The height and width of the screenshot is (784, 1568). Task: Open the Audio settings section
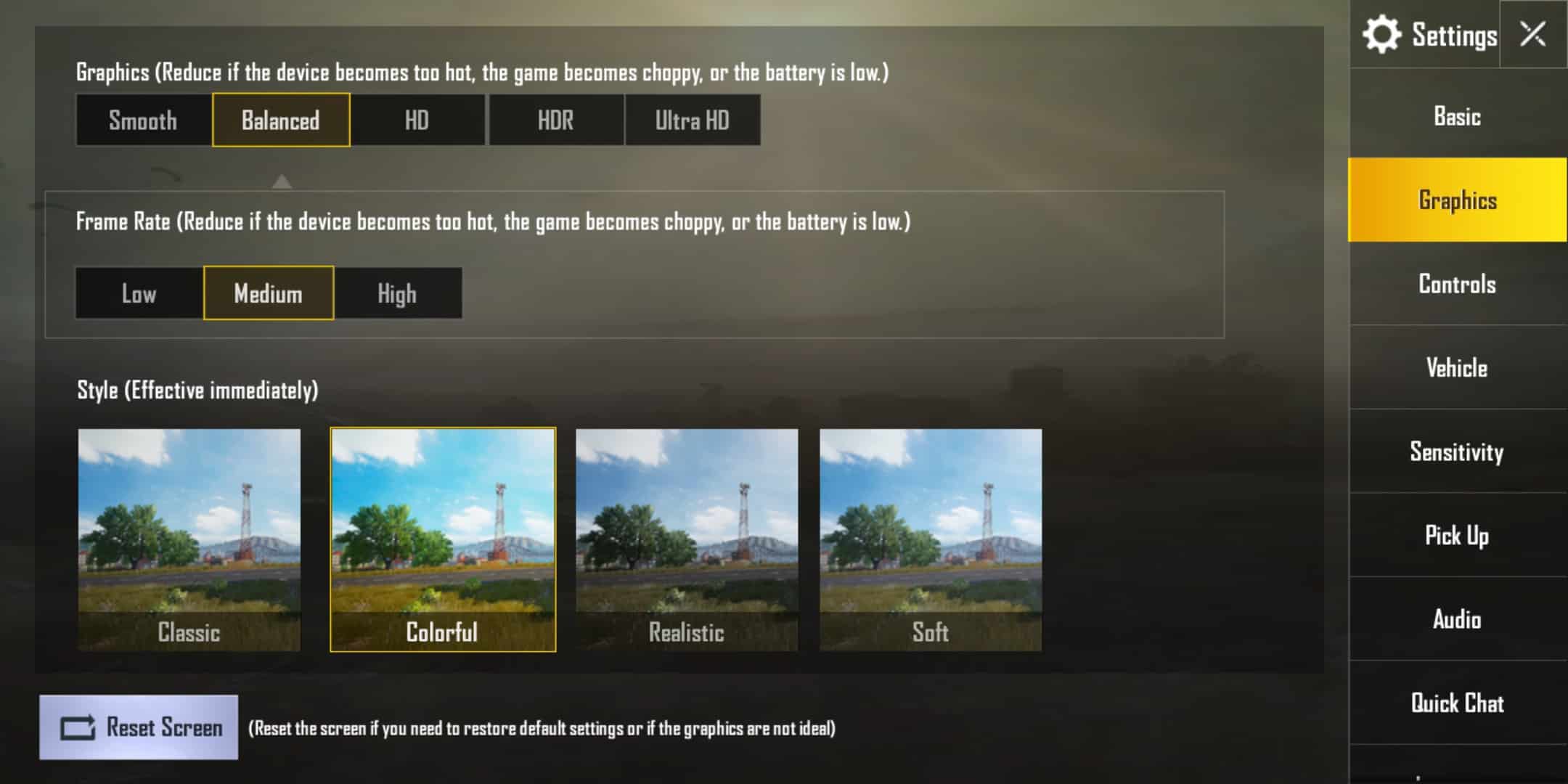(1459, 620)
